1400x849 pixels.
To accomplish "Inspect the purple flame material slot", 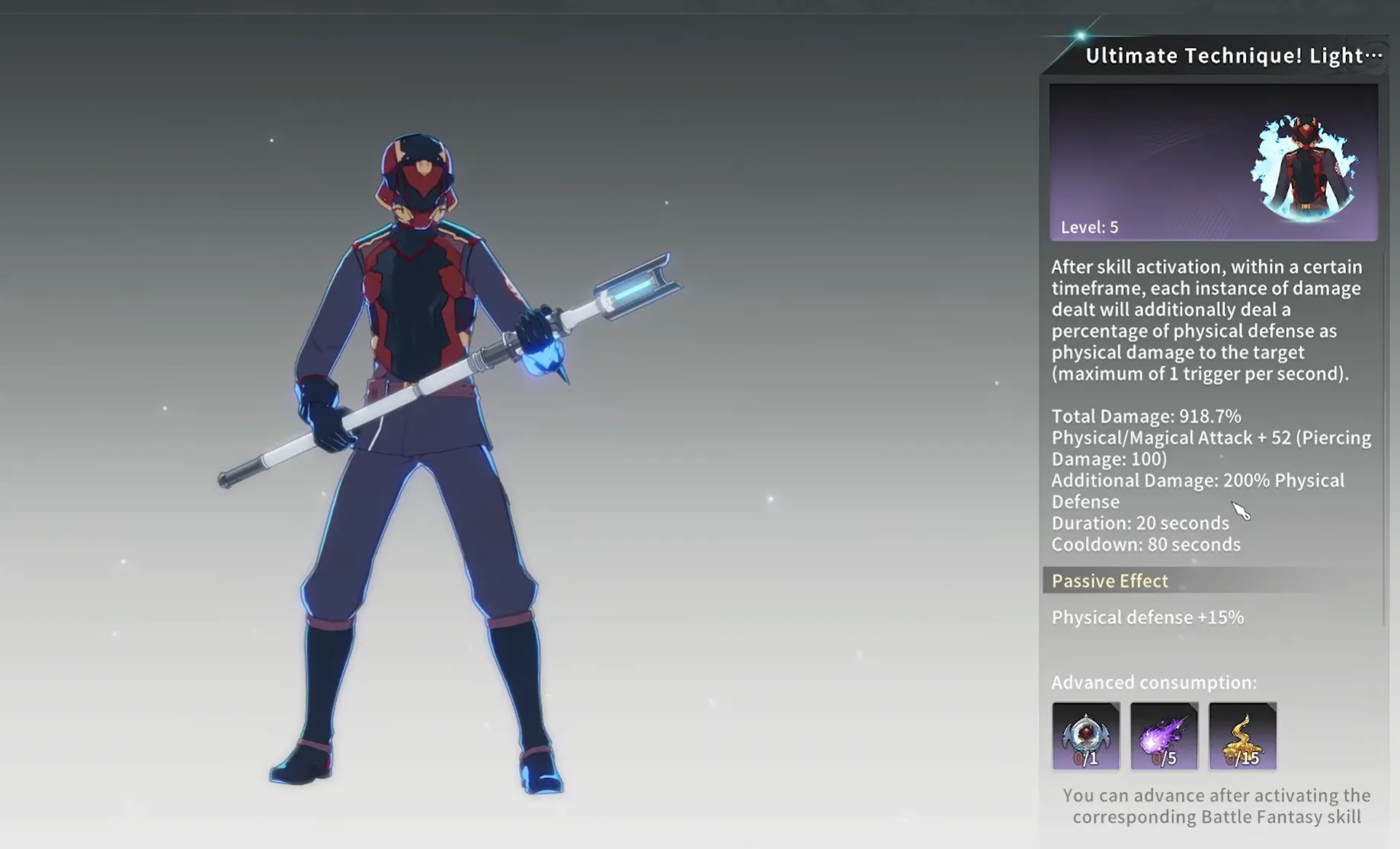I will [1164, 735].
